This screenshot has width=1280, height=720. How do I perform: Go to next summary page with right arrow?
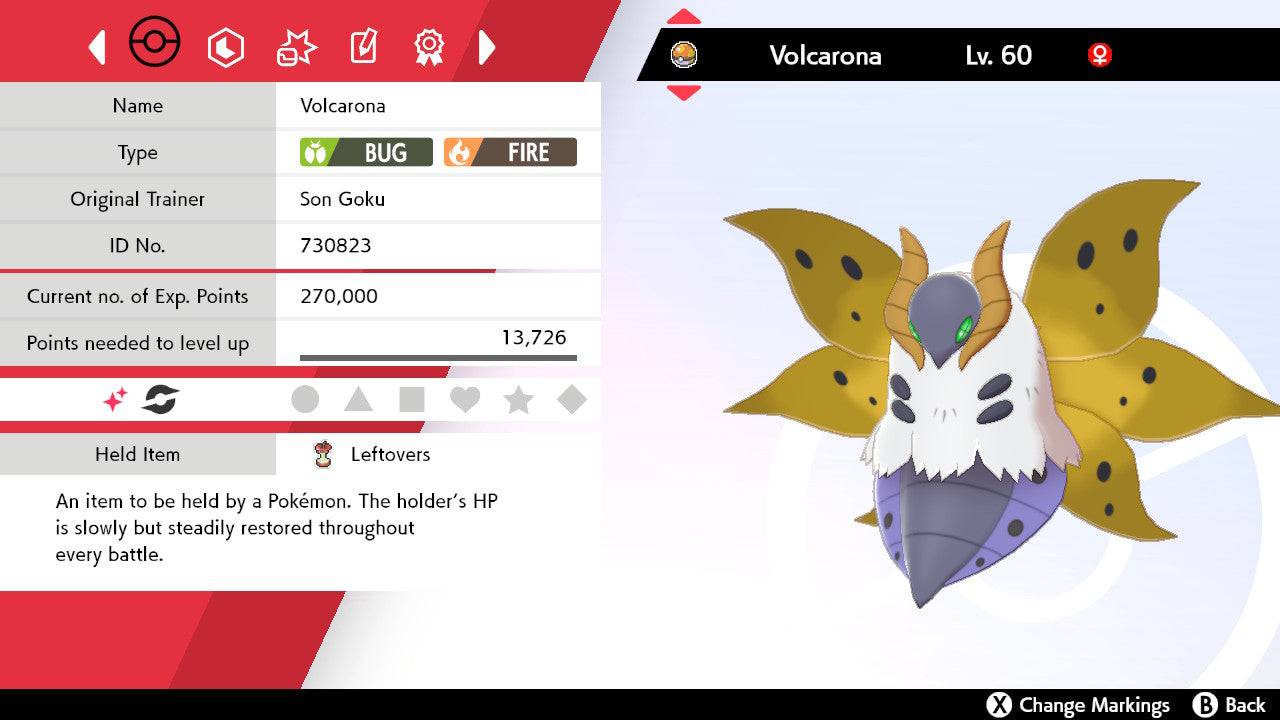[487, 47]
